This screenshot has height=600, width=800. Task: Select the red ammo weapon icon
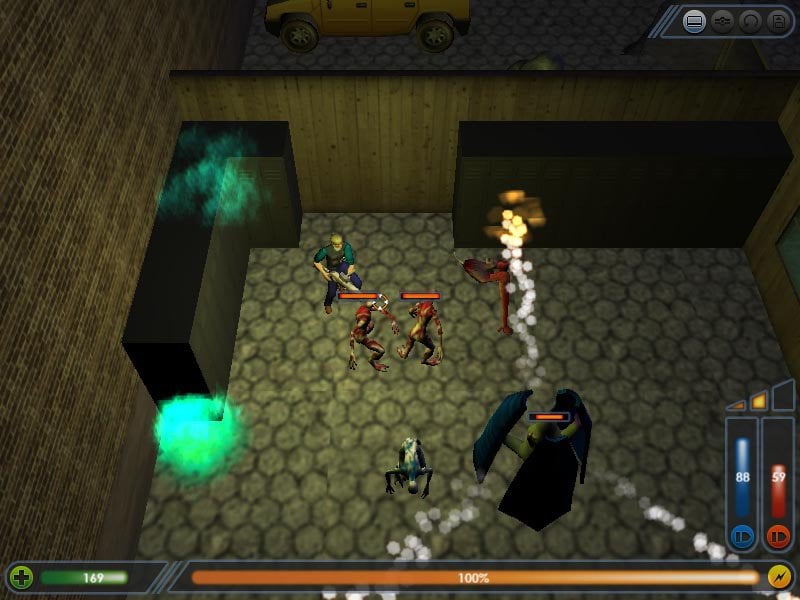pos(778,534)
